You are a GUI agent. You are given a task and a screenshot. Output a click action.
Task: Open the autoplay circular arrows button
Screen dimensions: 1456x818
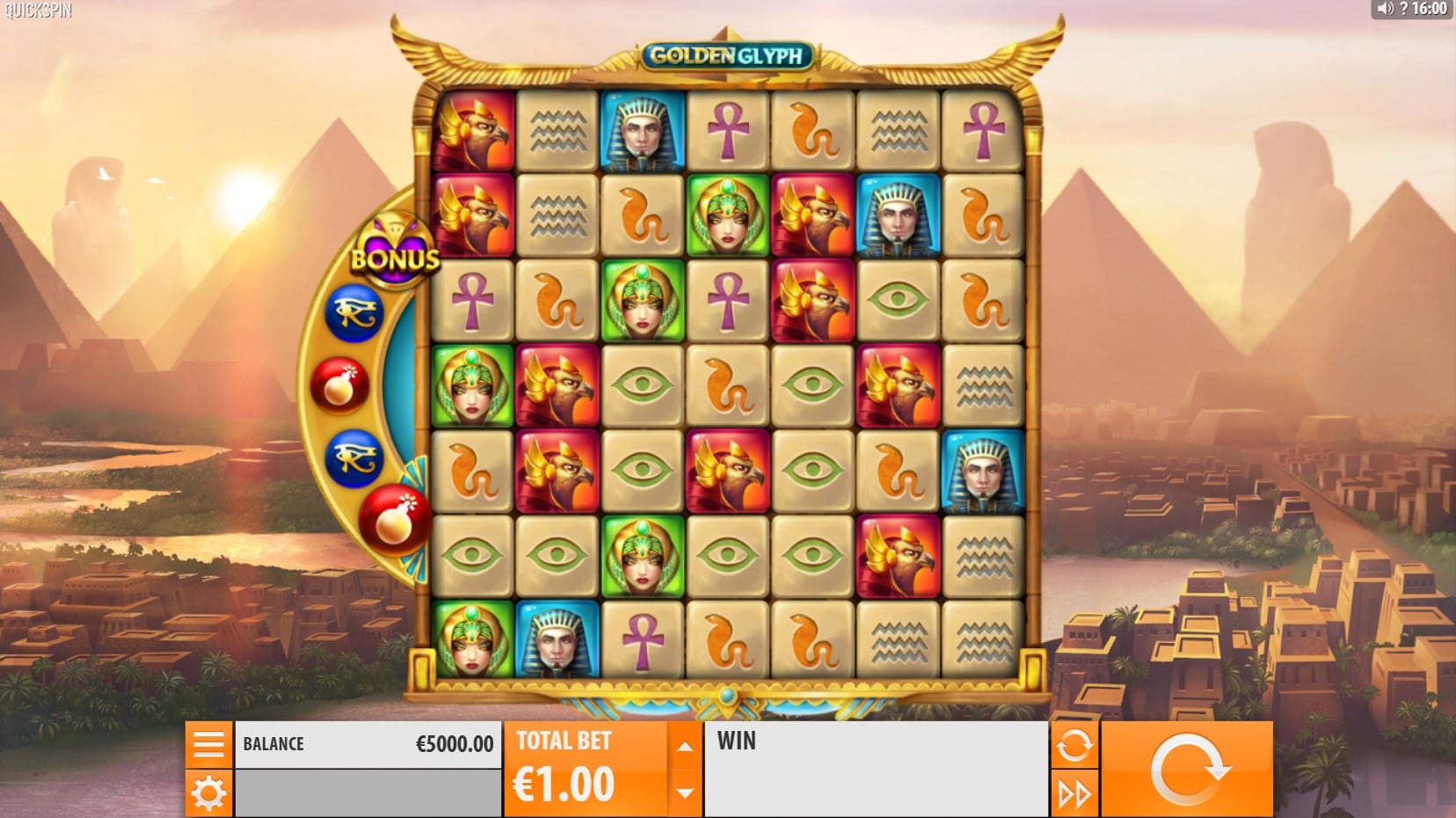point(1074,746)
